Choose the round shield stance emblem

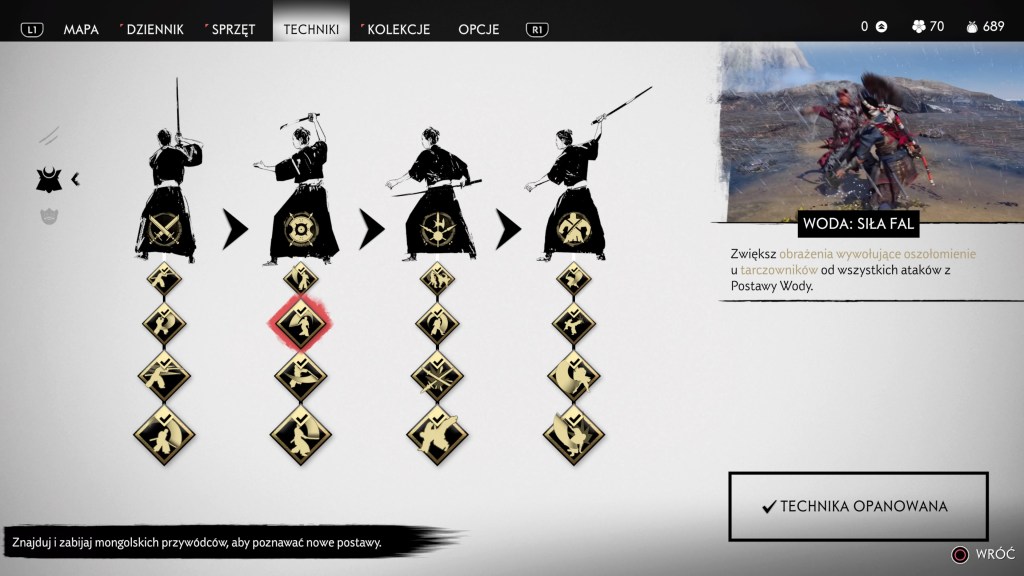tap(300, 229)
